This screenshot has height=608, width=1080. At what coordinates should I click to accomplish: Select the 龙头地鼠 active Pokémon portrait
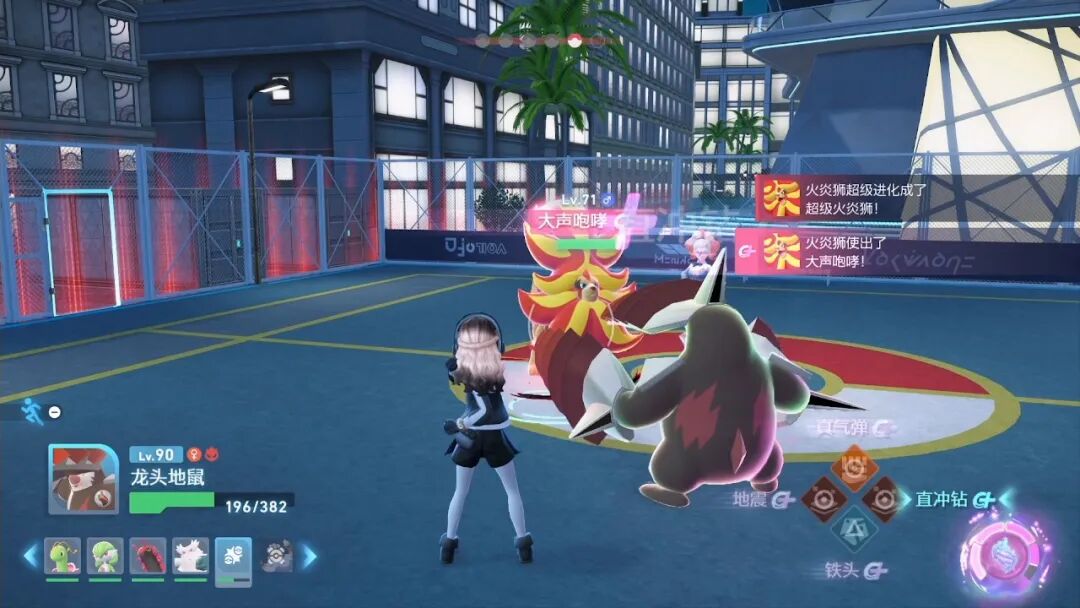(84, 479)
